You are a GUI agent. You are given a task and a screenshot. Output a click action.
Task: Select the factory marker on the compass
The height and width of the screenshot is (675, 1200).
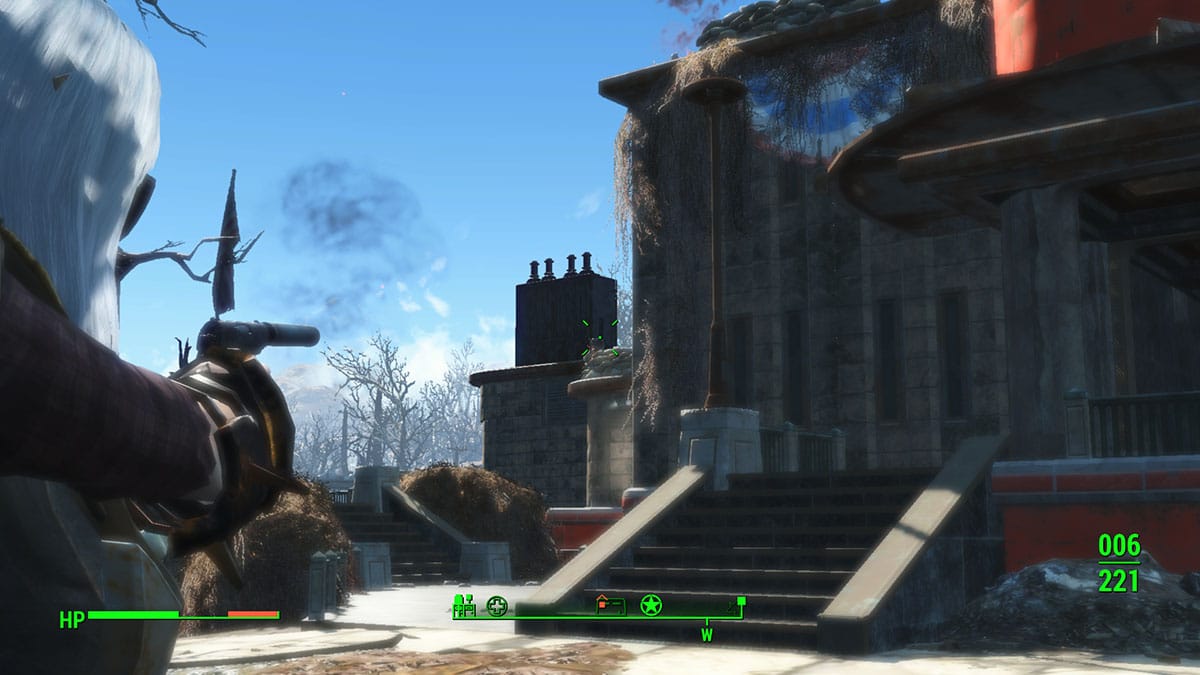[464, 605]
